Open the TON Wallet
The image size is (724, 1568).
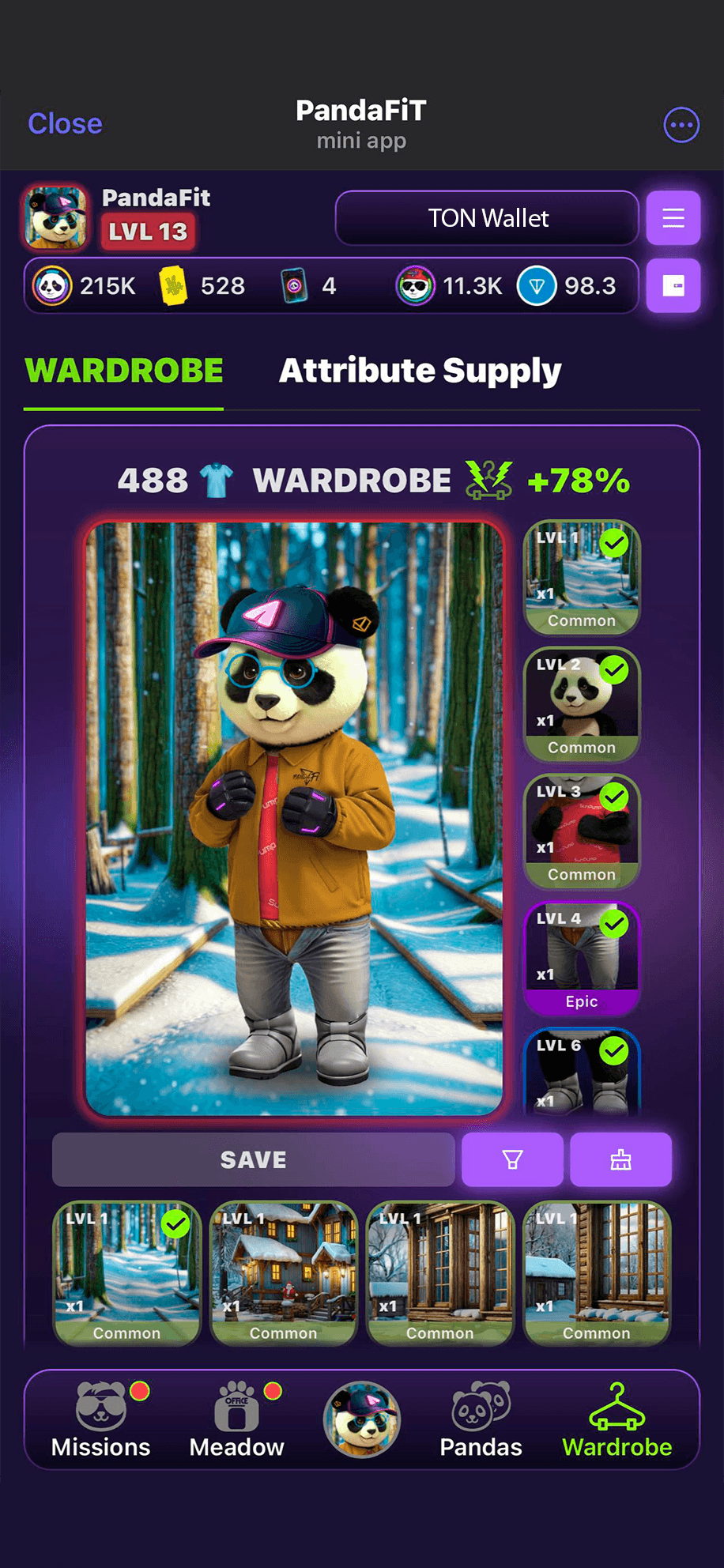[487, 218]
